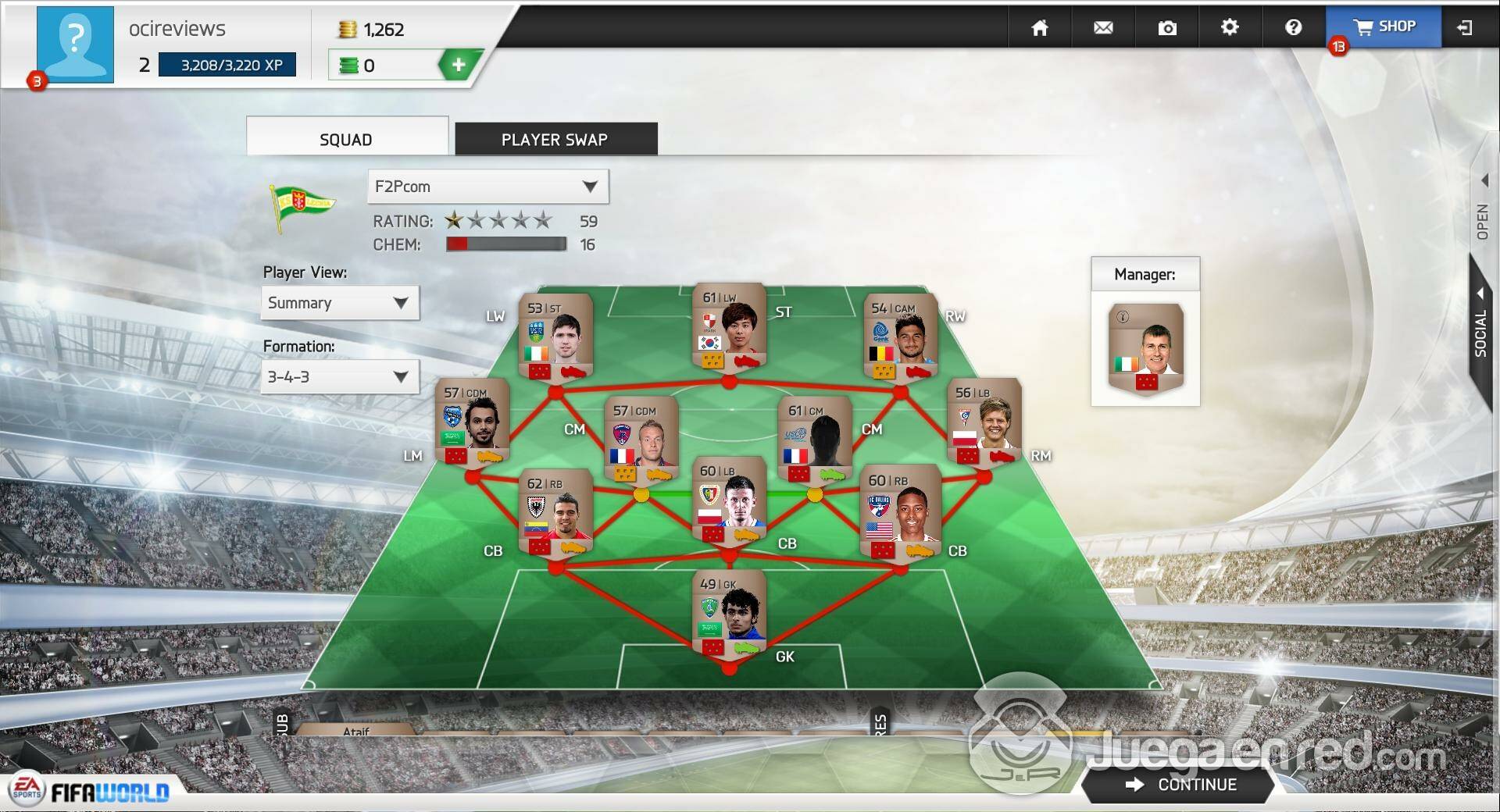Open the gear settings icon
This screenshot has height=812, width=1500.
(x=1230, y=28)
